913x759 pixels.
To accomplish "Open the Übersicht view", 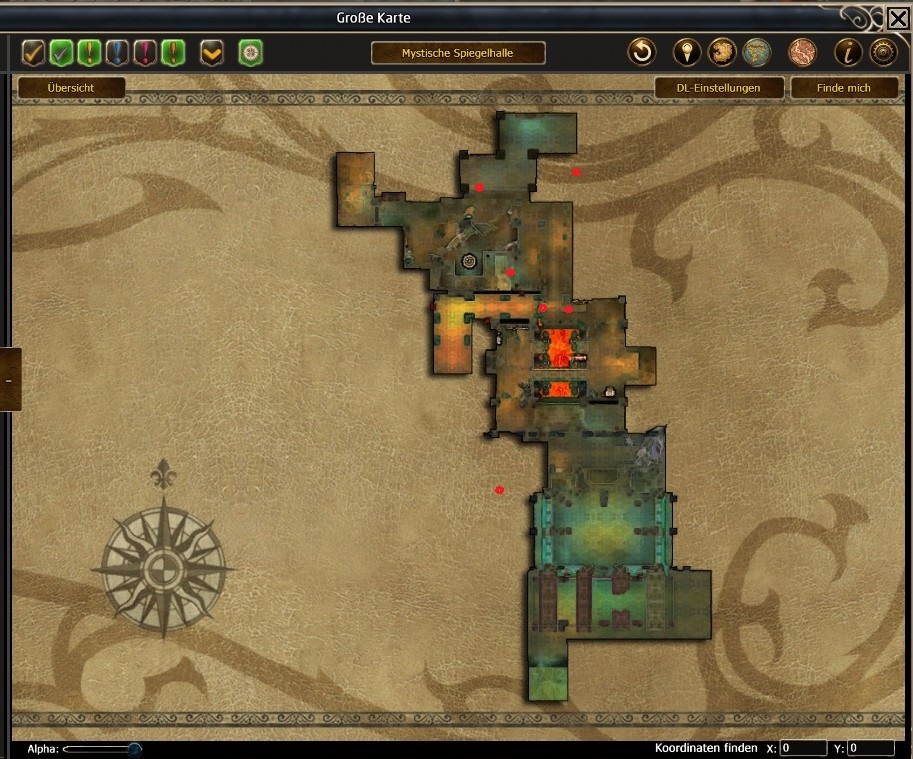I will tap(70, 88).
